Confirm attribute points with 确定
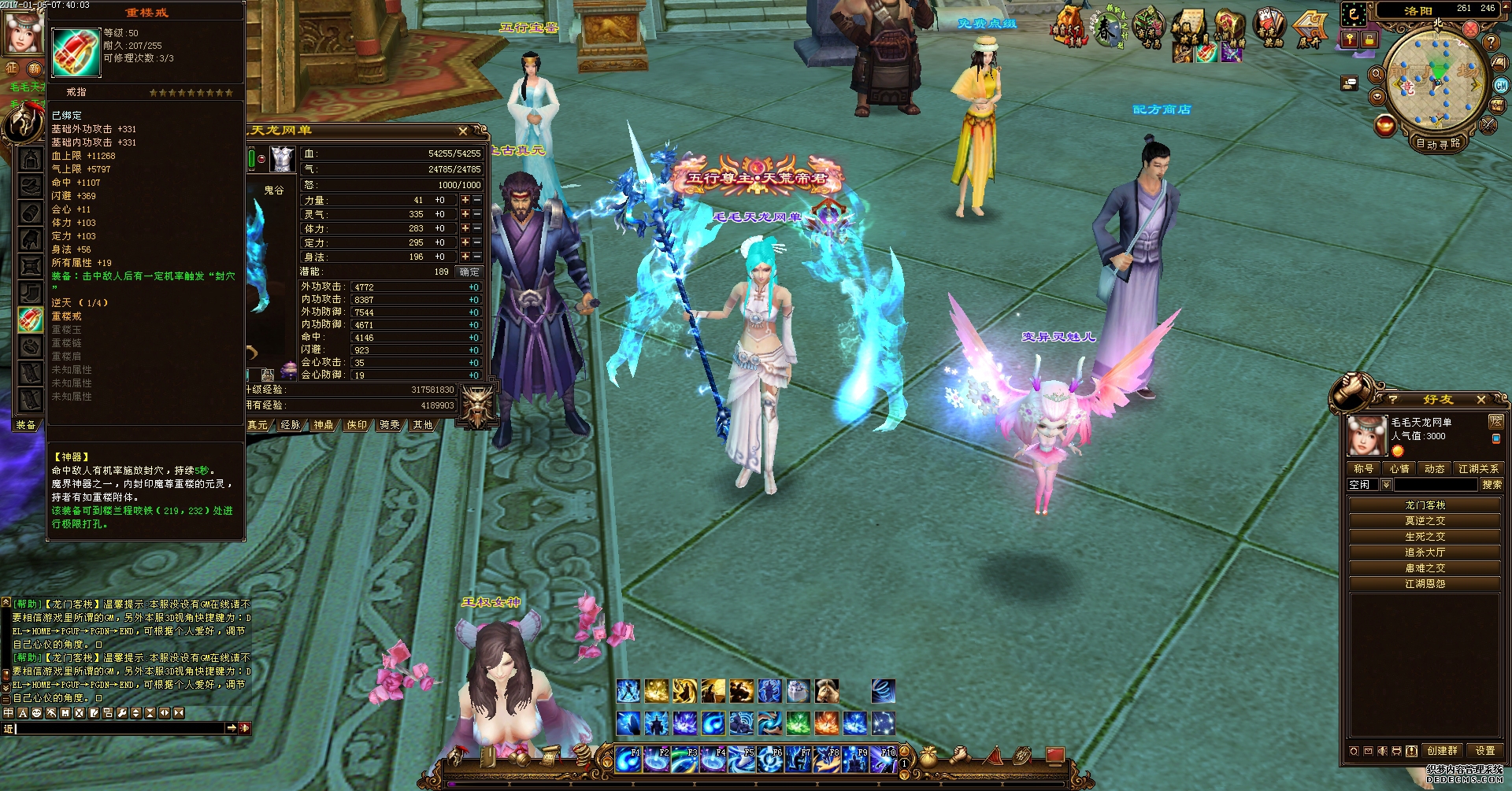The width and height of the screenshot is (1512, 791). (469, 272)
